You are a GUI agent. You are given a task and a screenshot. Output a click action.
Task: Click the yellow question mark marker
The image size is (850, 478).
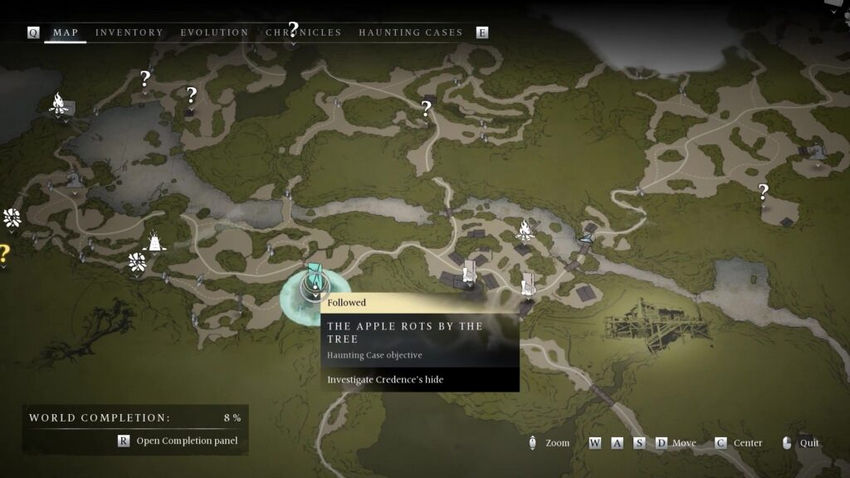(x=4, y=252)
